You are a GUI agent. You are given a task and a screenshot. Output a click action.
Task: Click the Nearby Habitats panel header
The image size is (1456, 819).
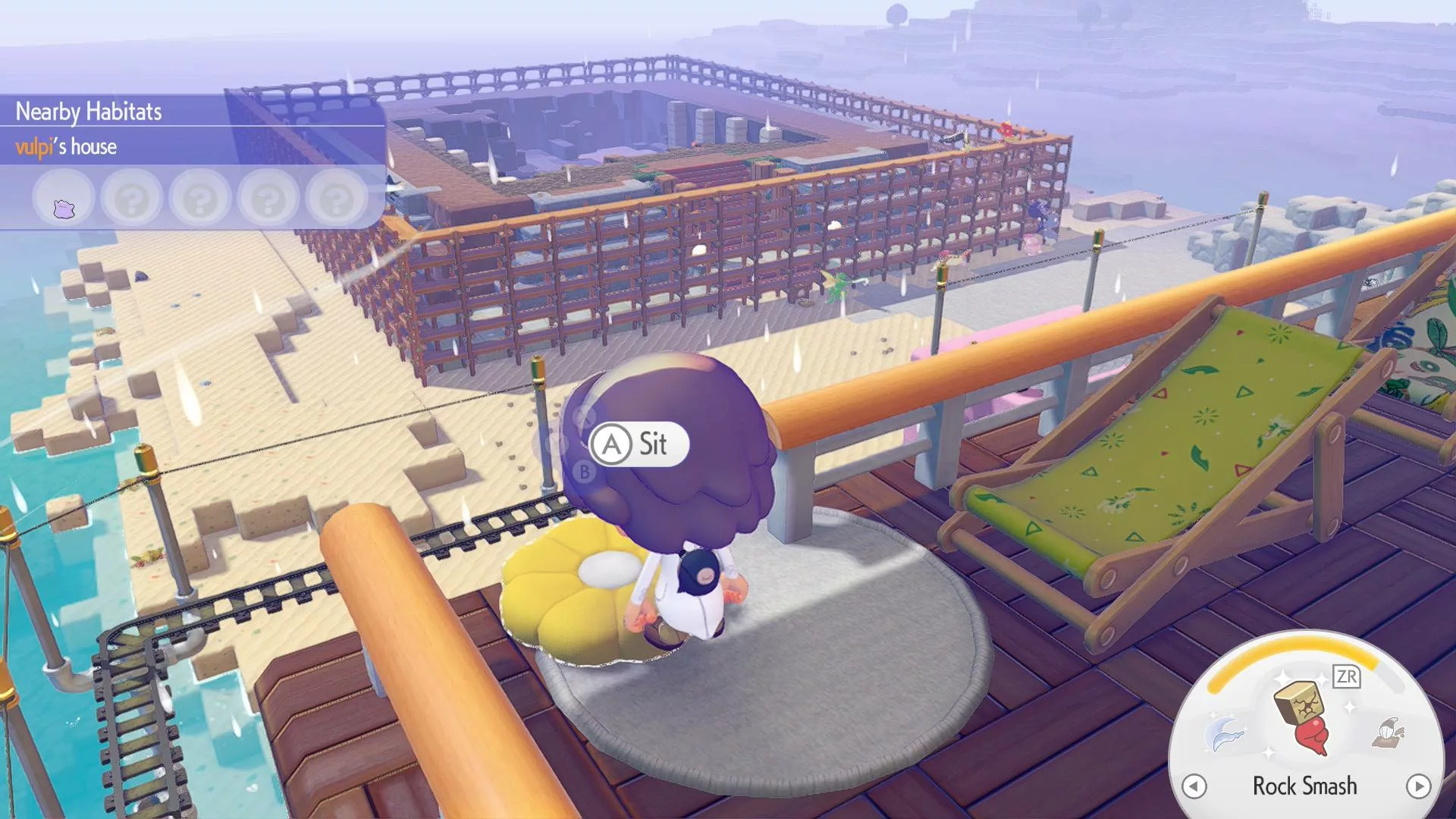(x=89, y=111)
